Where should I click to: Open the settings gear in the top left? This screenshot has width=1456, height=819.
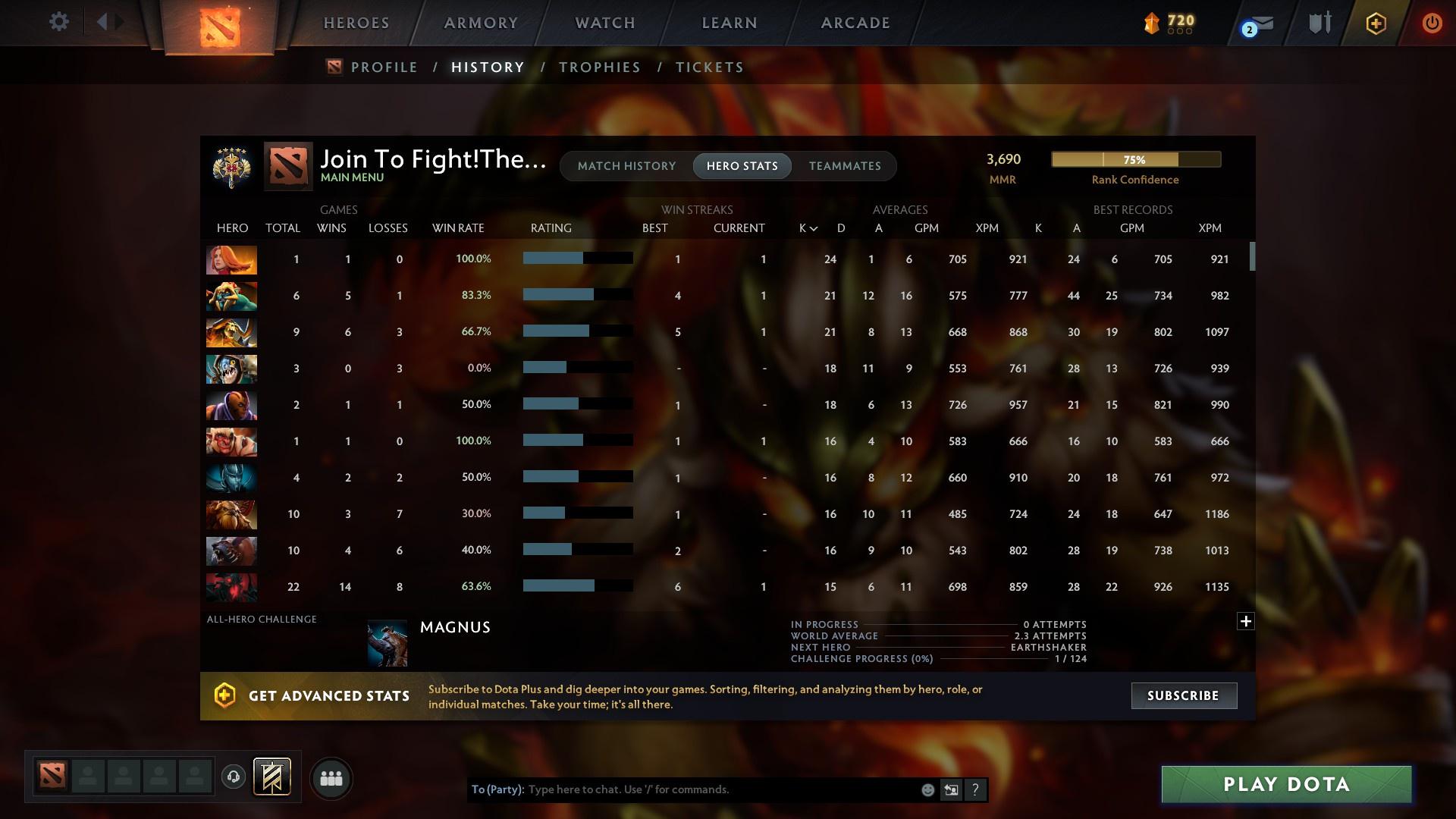[58, 21]
